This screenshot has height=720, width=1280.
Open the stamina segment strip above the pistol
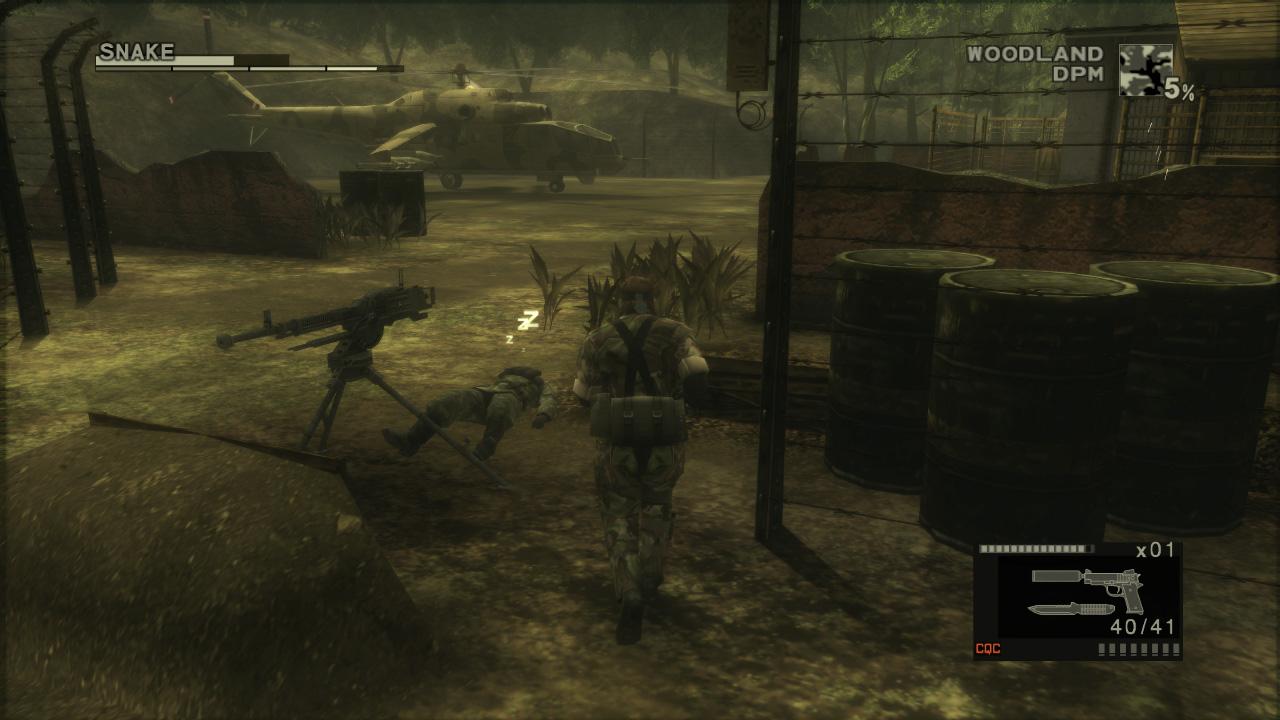pos(1035,548)
